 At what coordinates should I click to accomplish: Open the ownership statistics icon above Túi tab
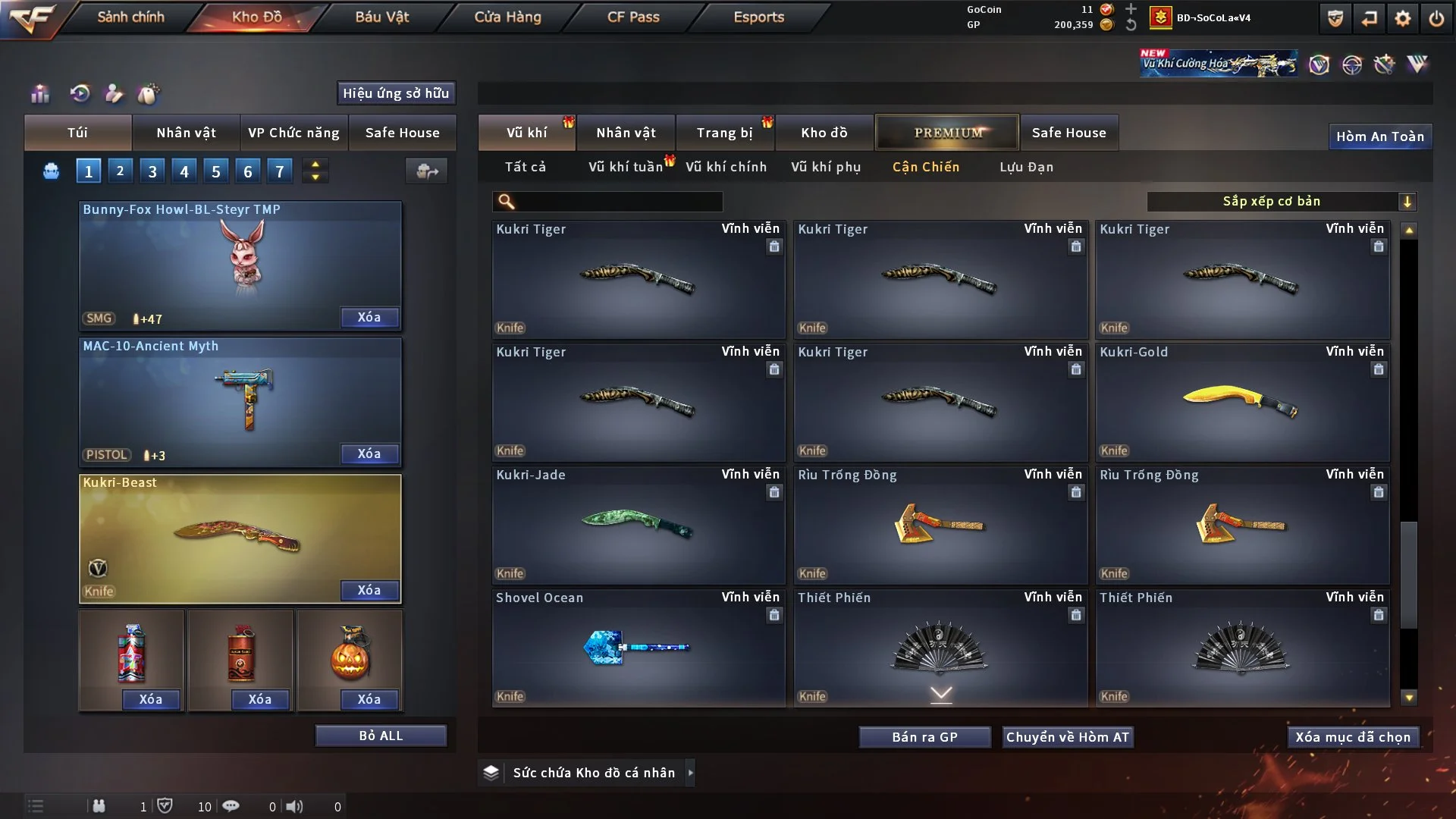[39, 94]
